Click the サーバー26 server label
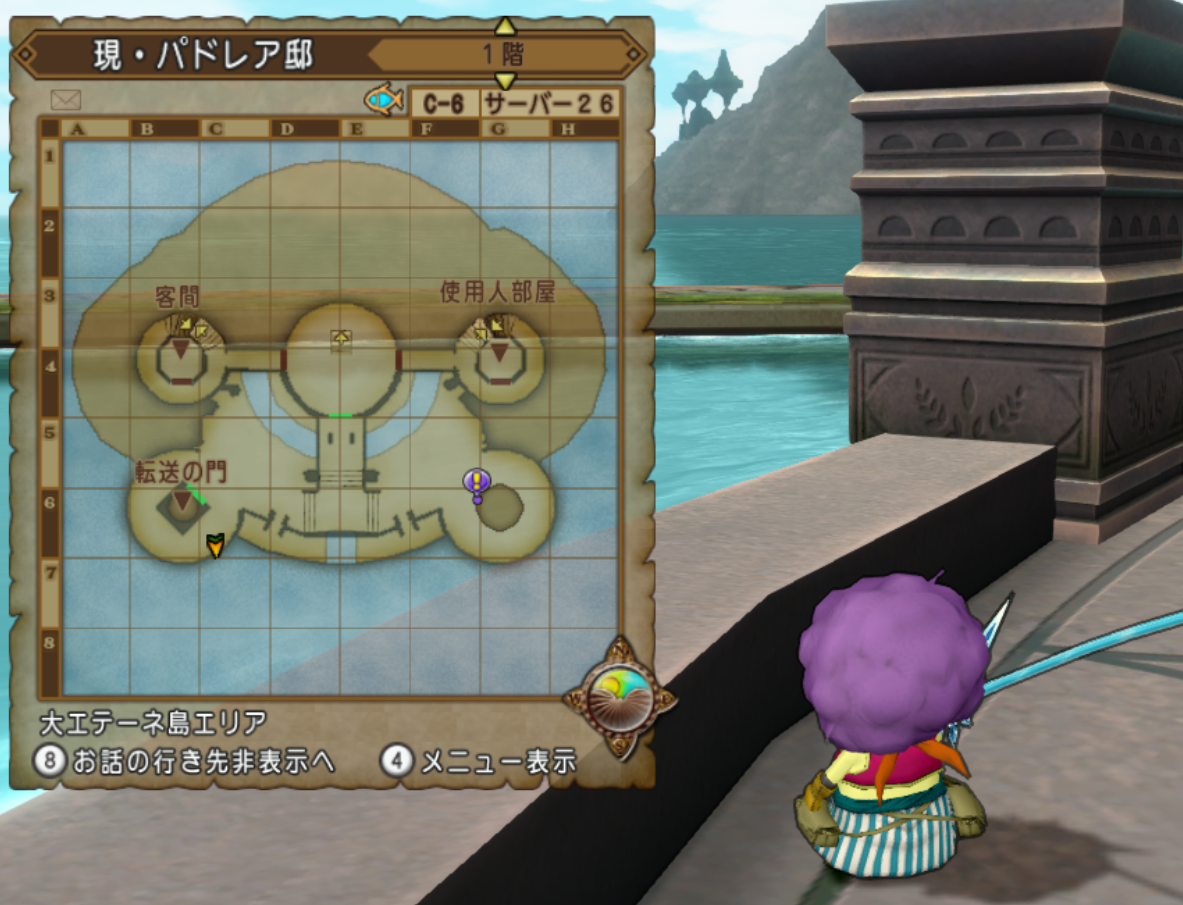 click(x=548, y=103)
